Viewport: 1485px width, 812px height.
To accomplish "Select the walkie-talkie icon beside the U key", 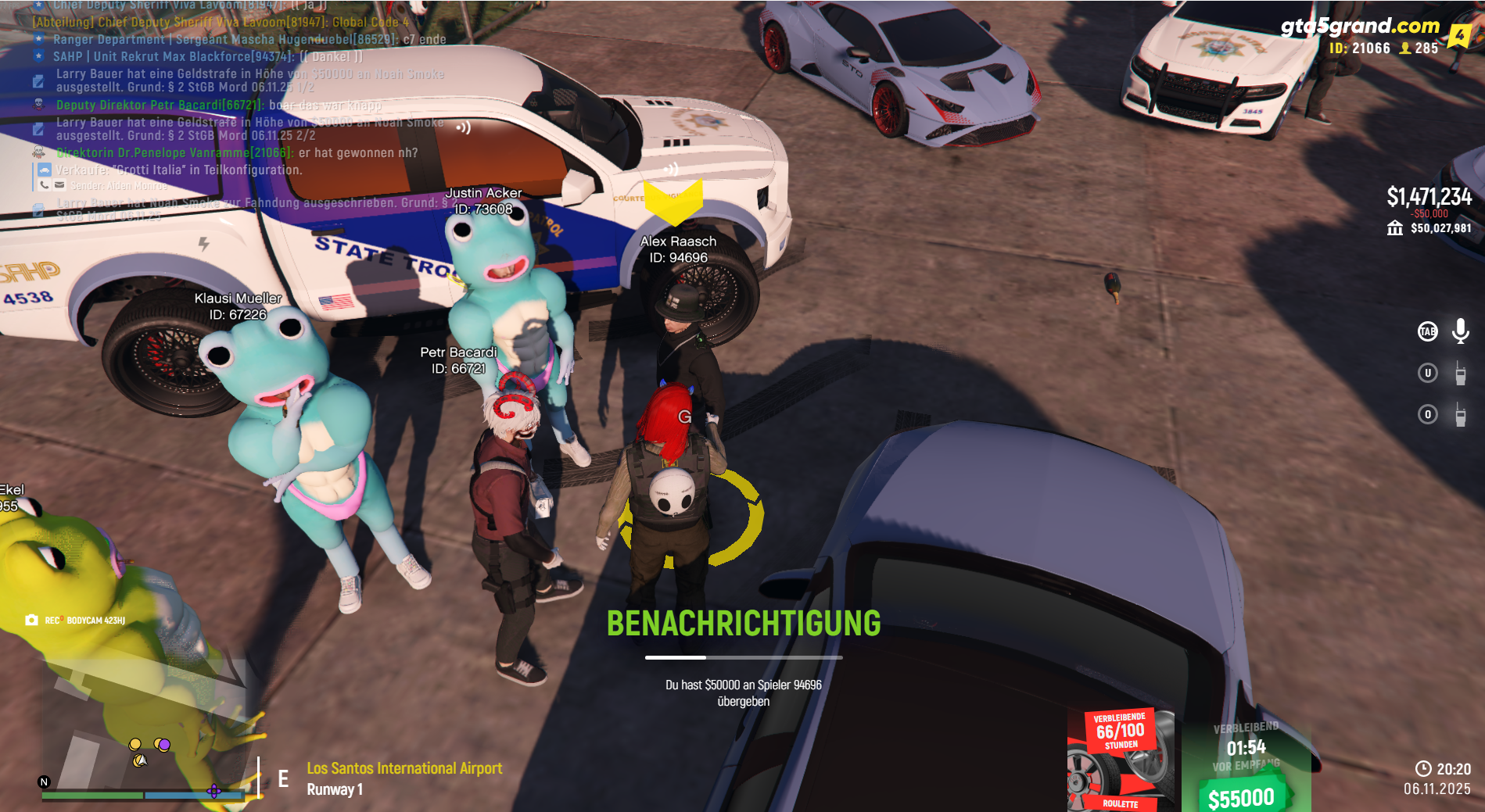I will click(x=1461, y=374).
